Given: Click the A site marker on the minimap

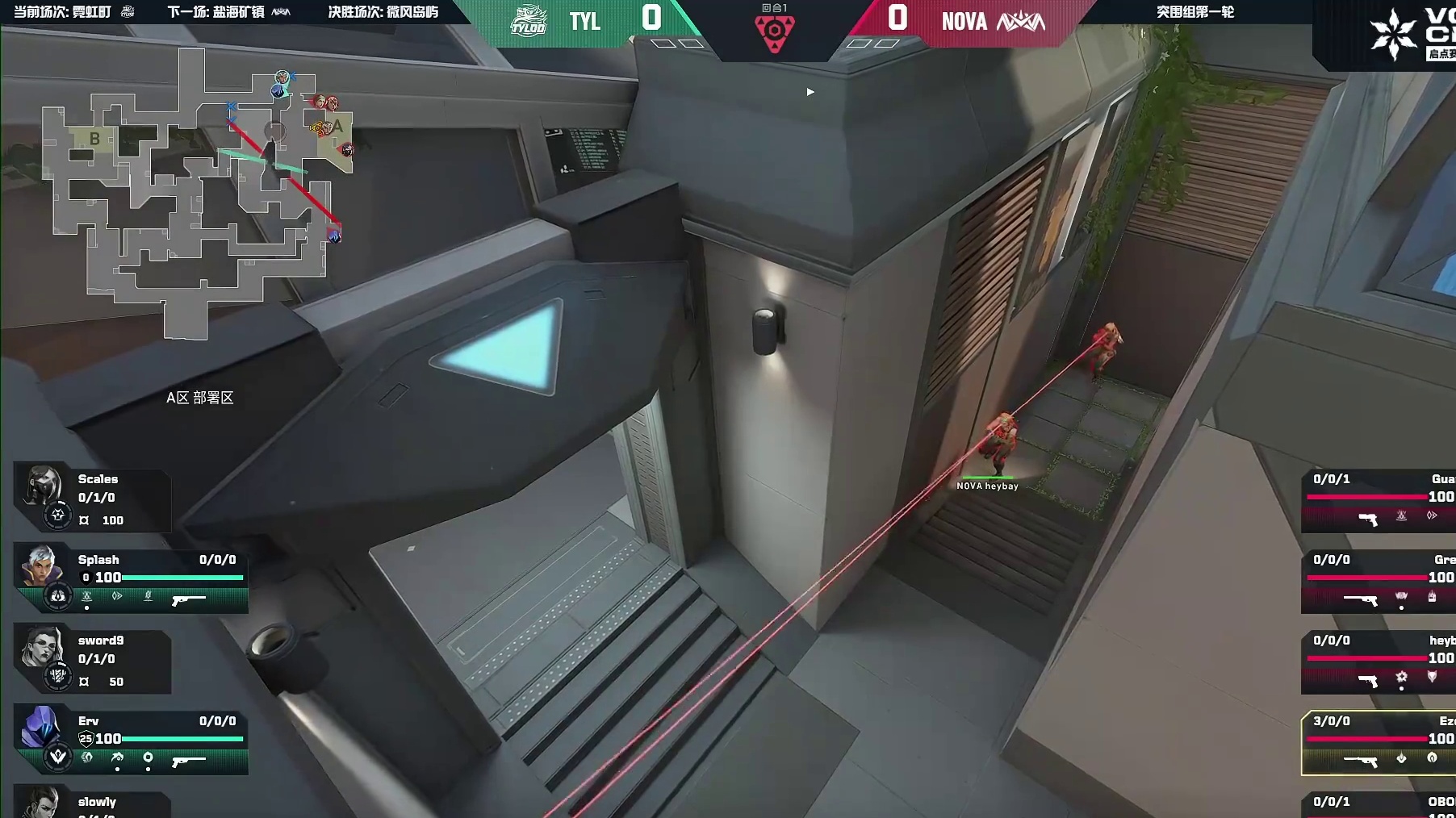Looking at the screenshot, I should coord(338,127).
